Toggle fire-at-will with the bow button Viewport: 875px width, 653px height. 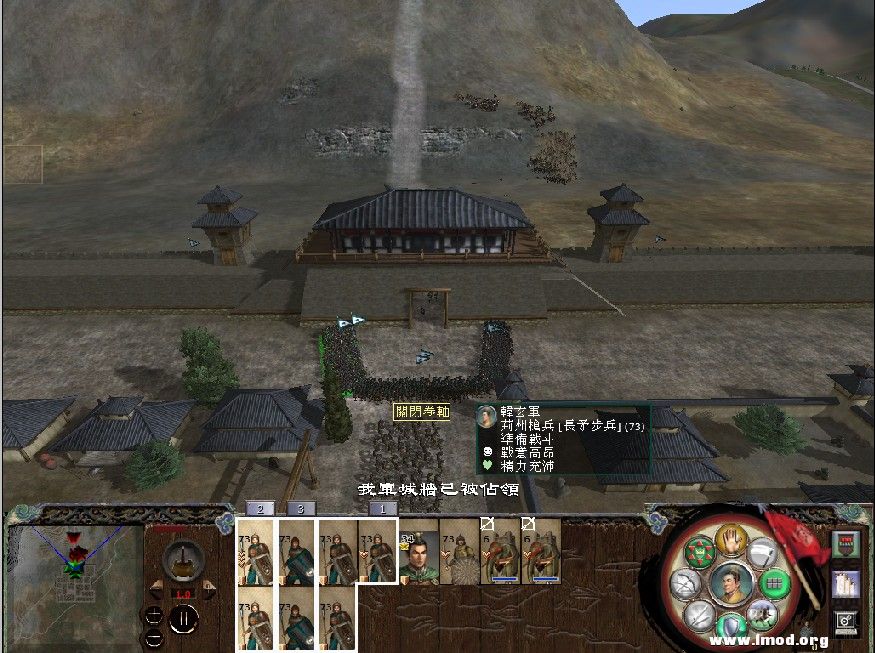coord(686,583)
